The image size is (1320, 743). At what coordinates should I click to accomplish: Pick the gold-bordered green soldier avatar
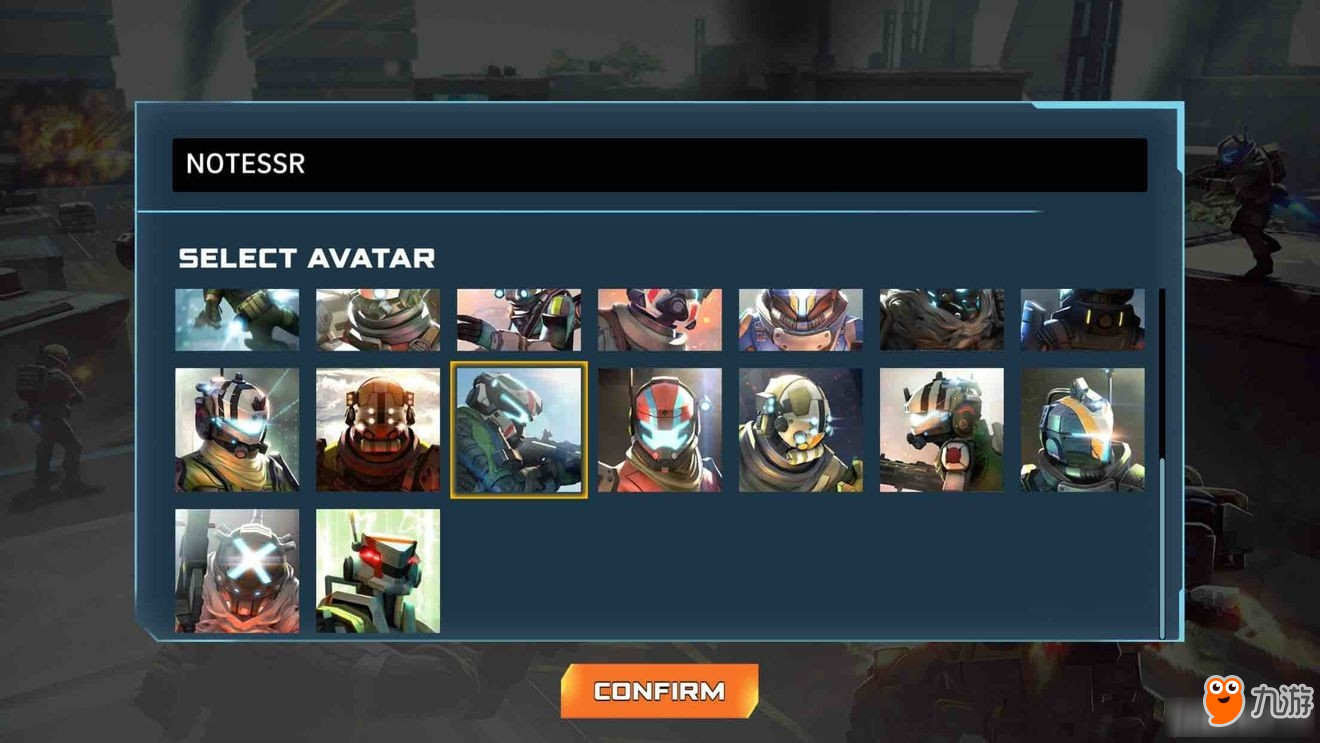pos(518,430)
